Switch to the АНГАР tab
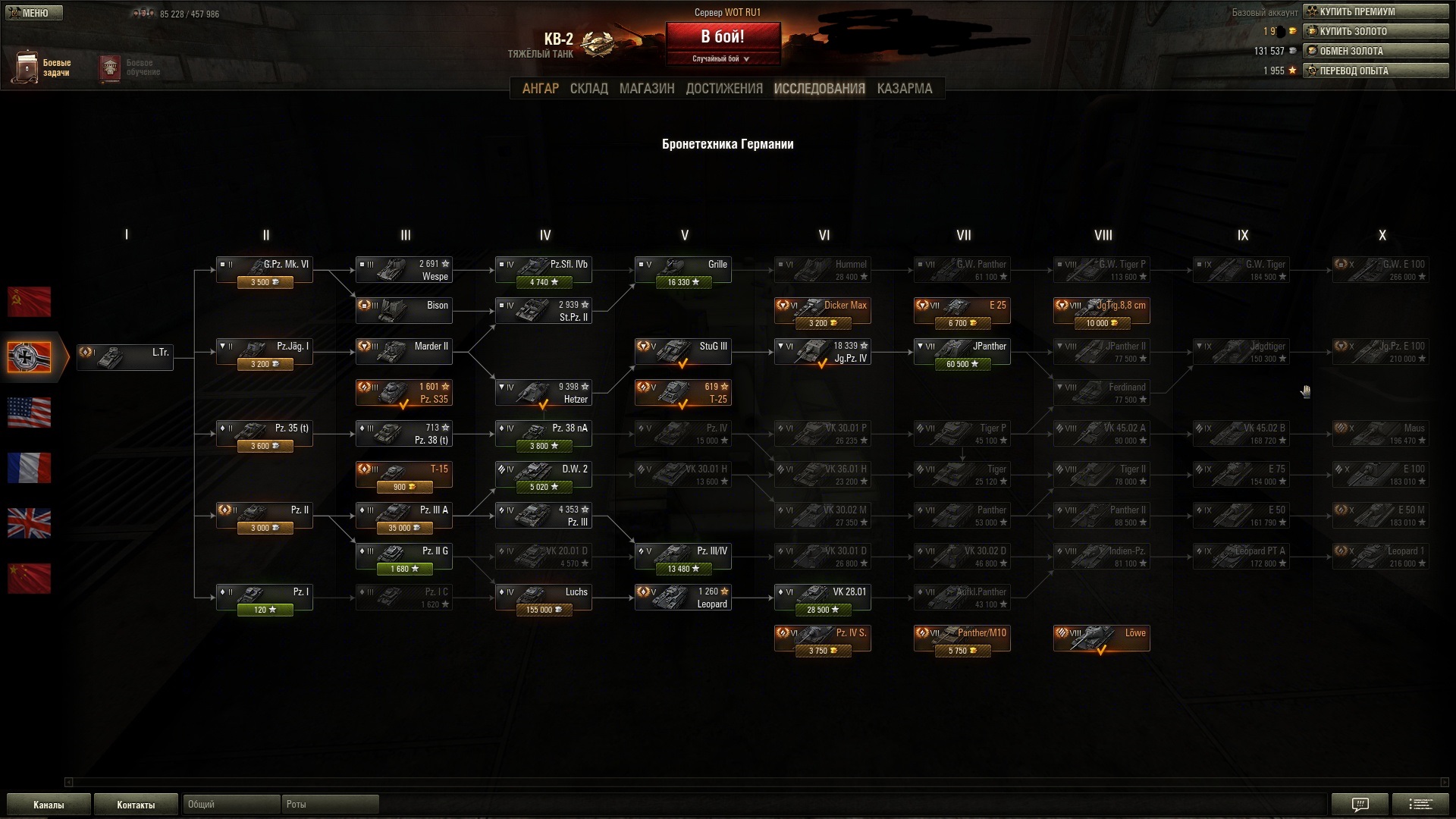This screenshot has width=1456, height=819. coord(540,89)
